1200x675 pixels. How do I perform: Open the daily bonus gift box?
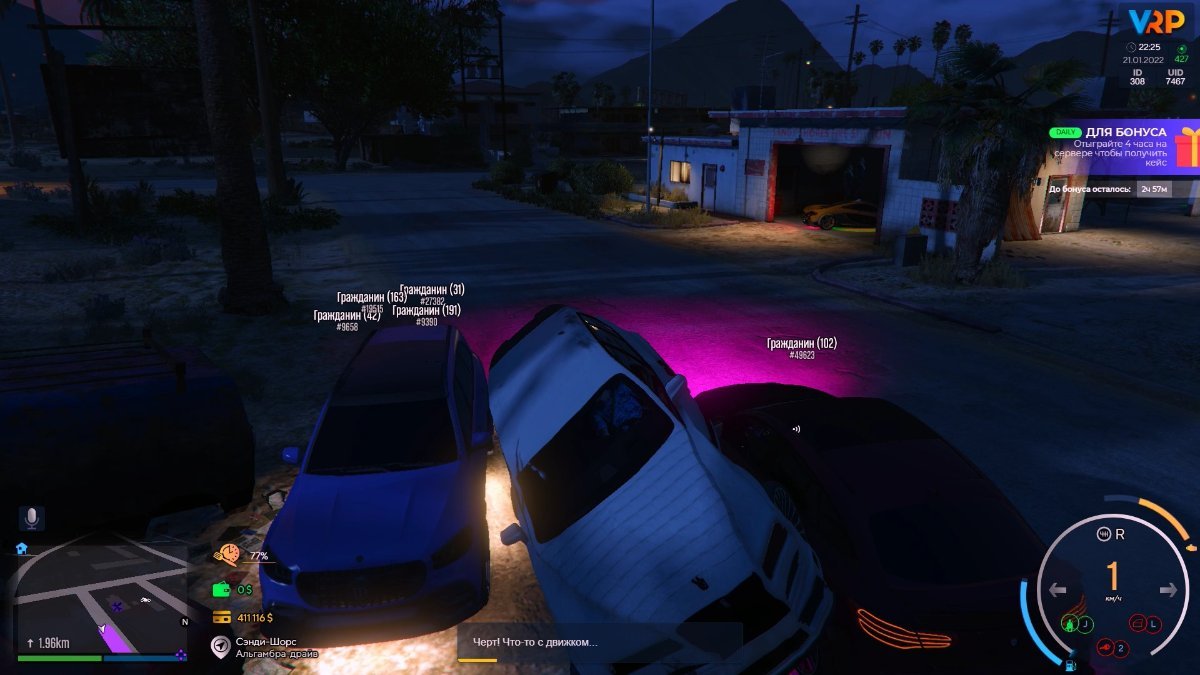1188,149
